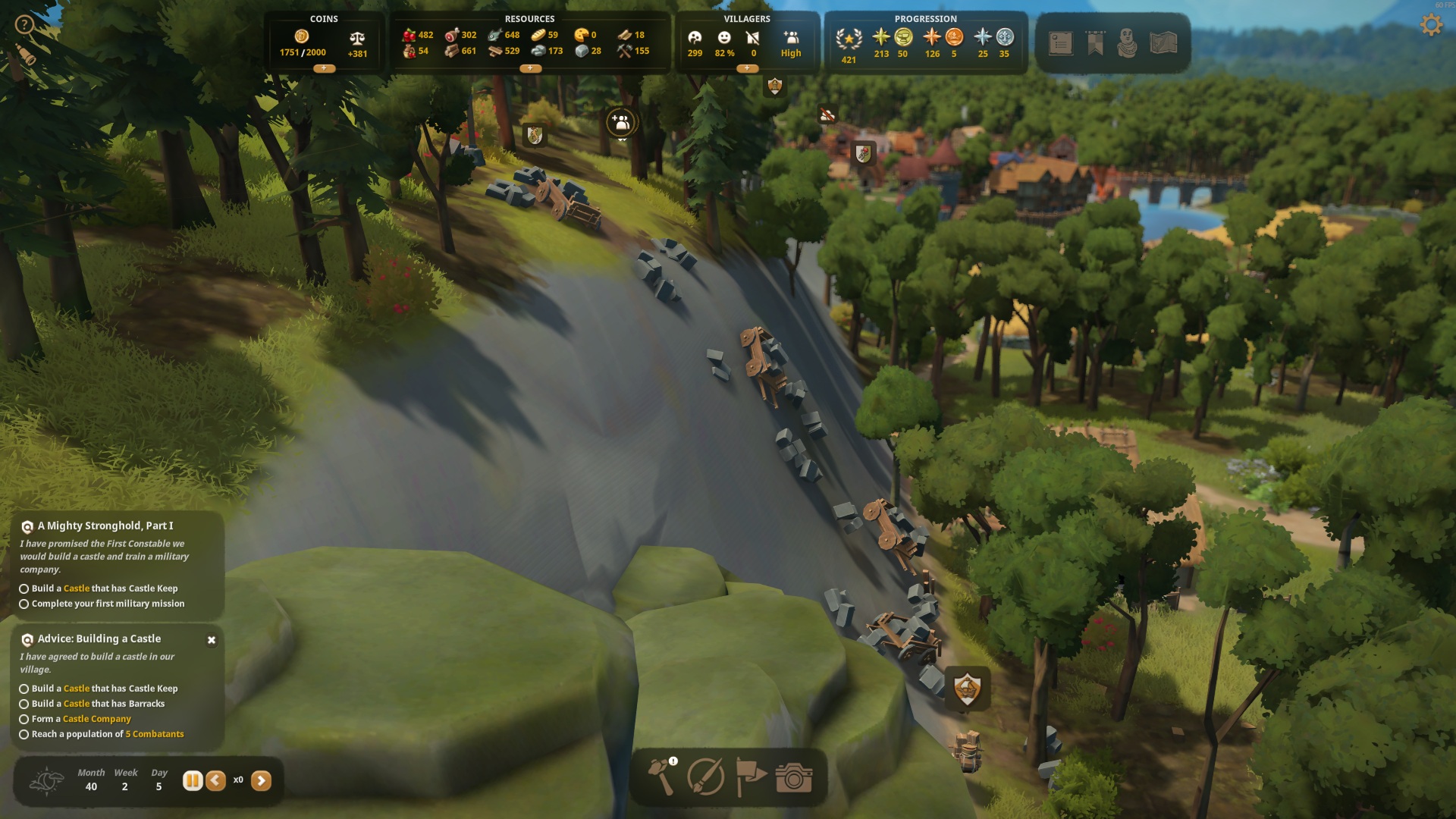Click the help question mark icon

coord(24,25)
